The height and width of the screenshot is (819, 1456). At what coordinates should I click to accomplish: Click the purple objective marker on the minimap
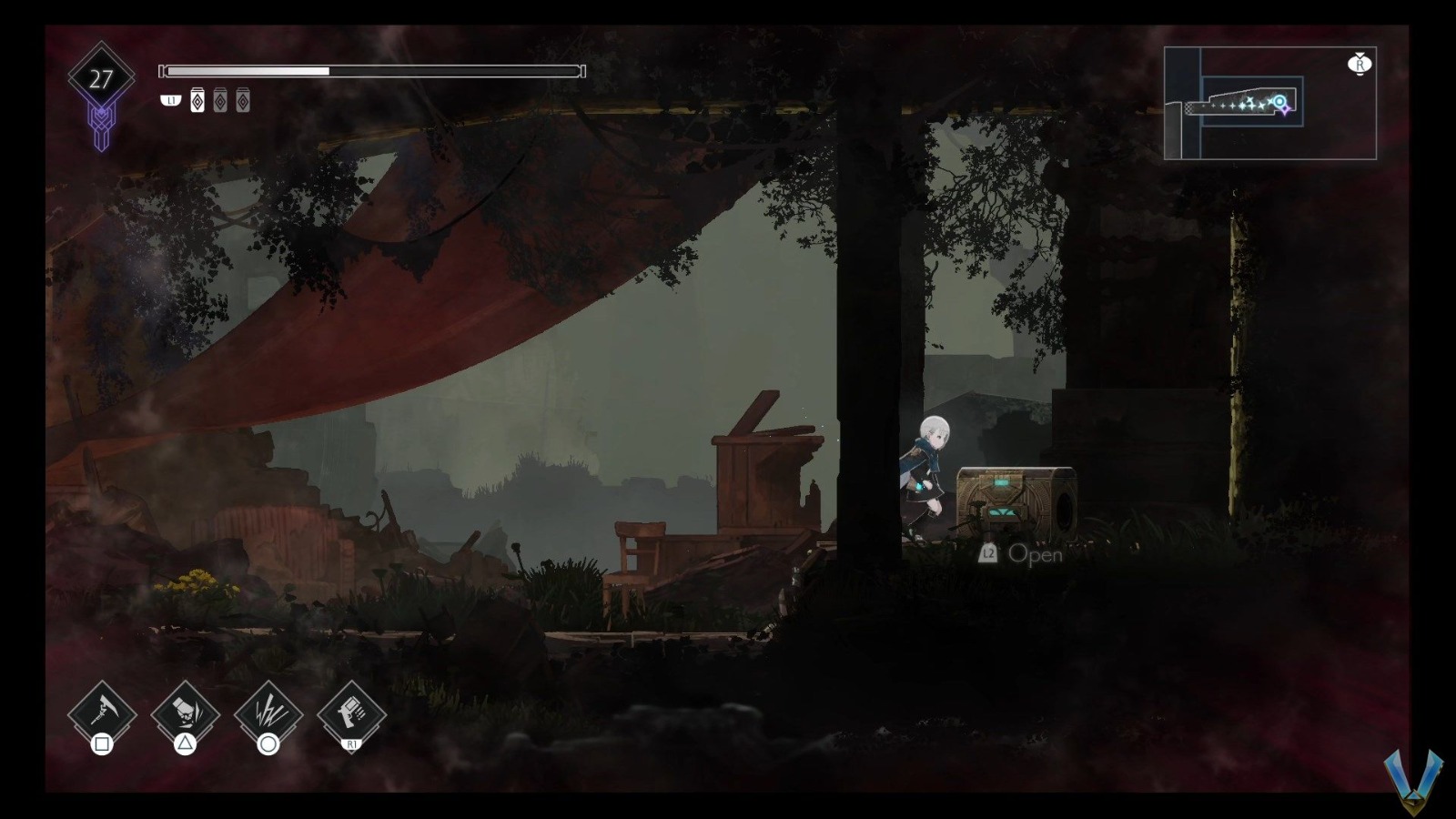(x=1286, y=110)
